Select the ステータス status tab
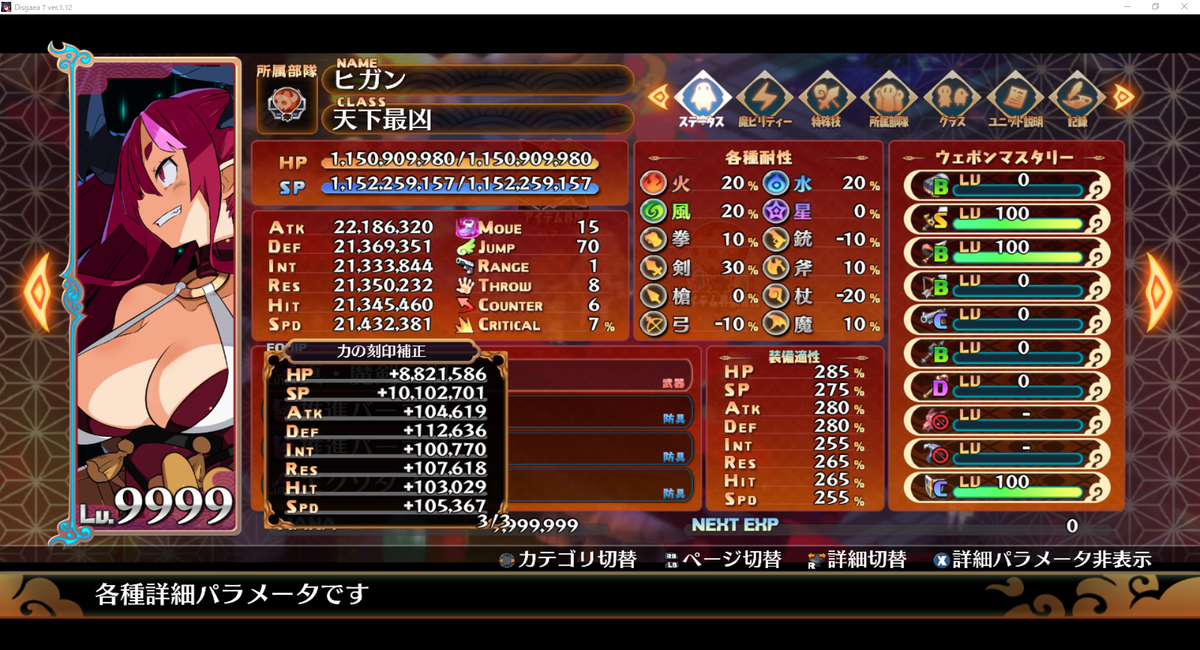This screenshot has width=1200, height=650. (x=703, y=99)
